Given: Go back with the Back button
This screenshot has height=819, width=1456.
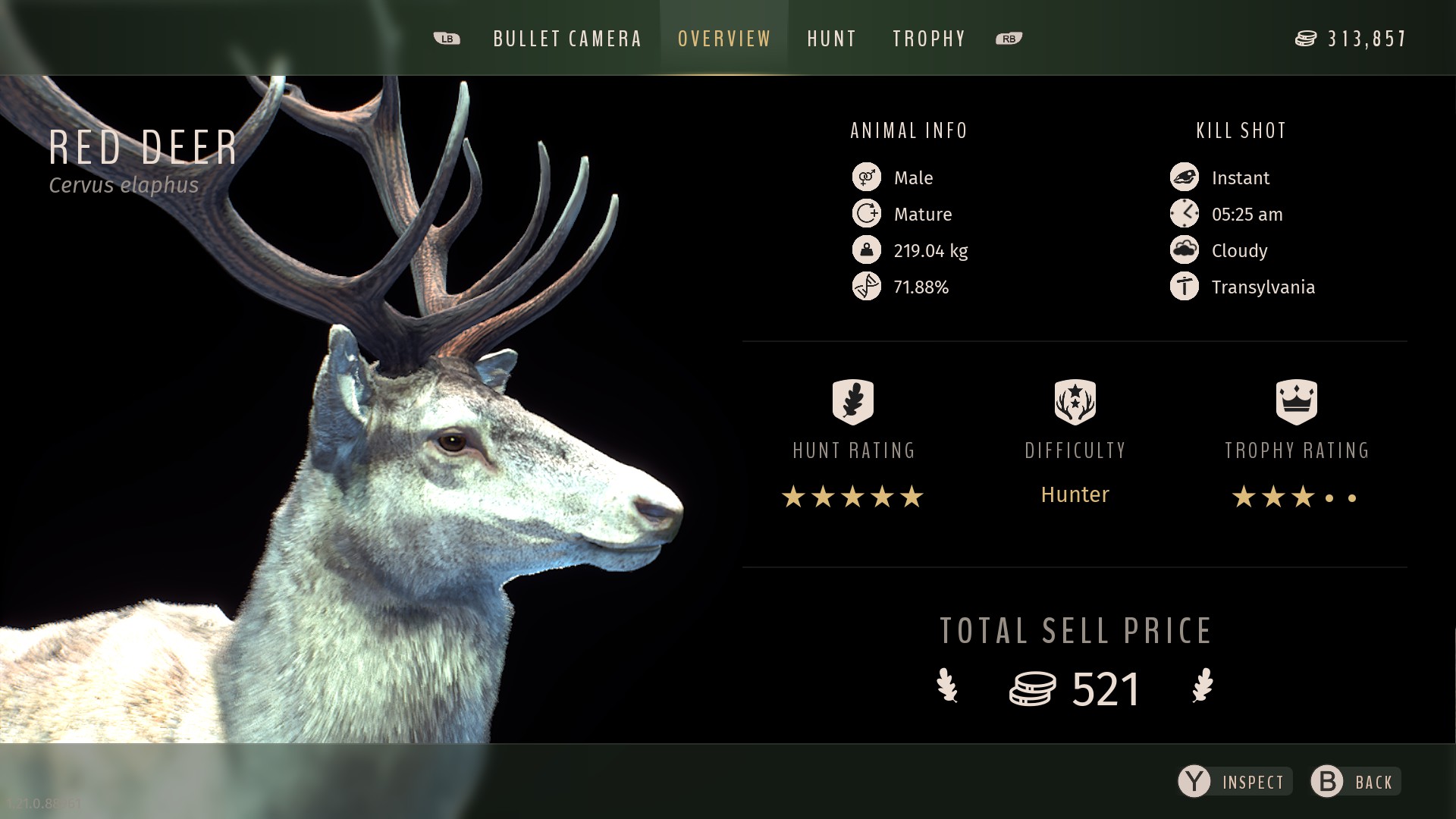Looking at the screenshot, I should [1356, 782].
